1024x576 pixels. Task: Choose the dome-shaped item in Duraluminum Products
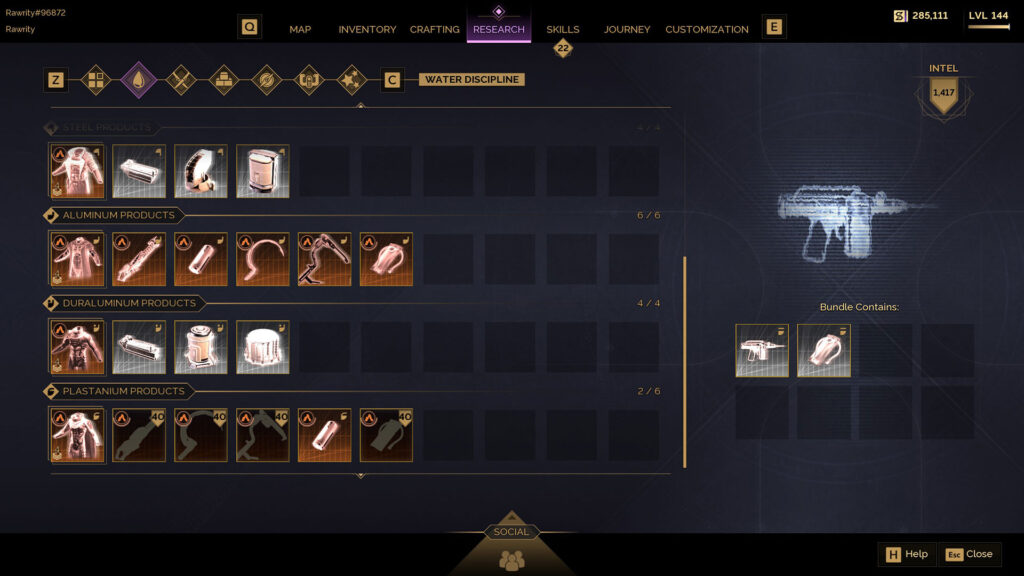click(x=263, y=347)
